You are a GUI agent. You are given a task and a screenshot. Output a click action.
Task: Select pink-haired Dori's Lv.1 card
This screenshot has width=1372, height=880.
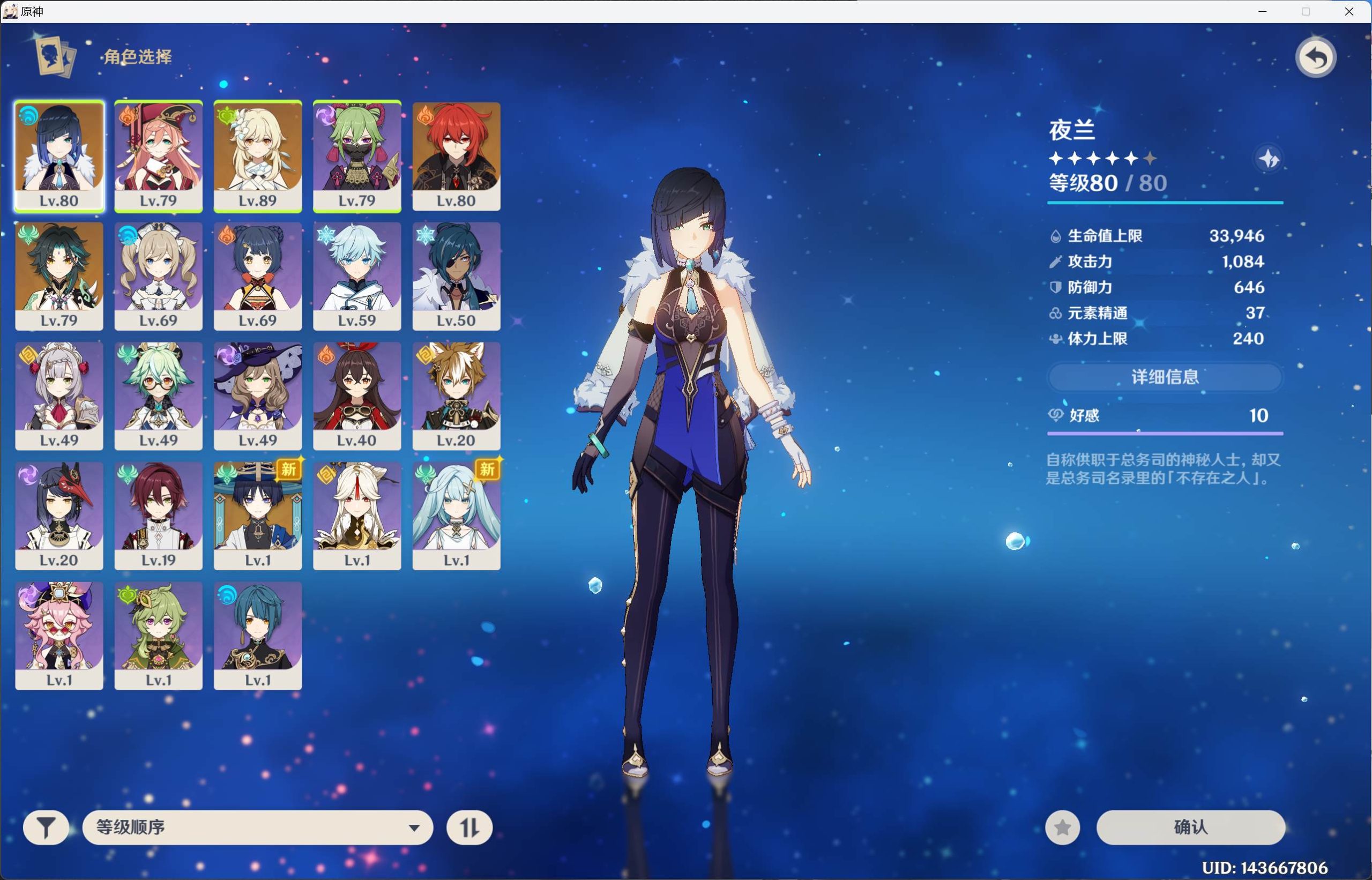click(59, 636)
